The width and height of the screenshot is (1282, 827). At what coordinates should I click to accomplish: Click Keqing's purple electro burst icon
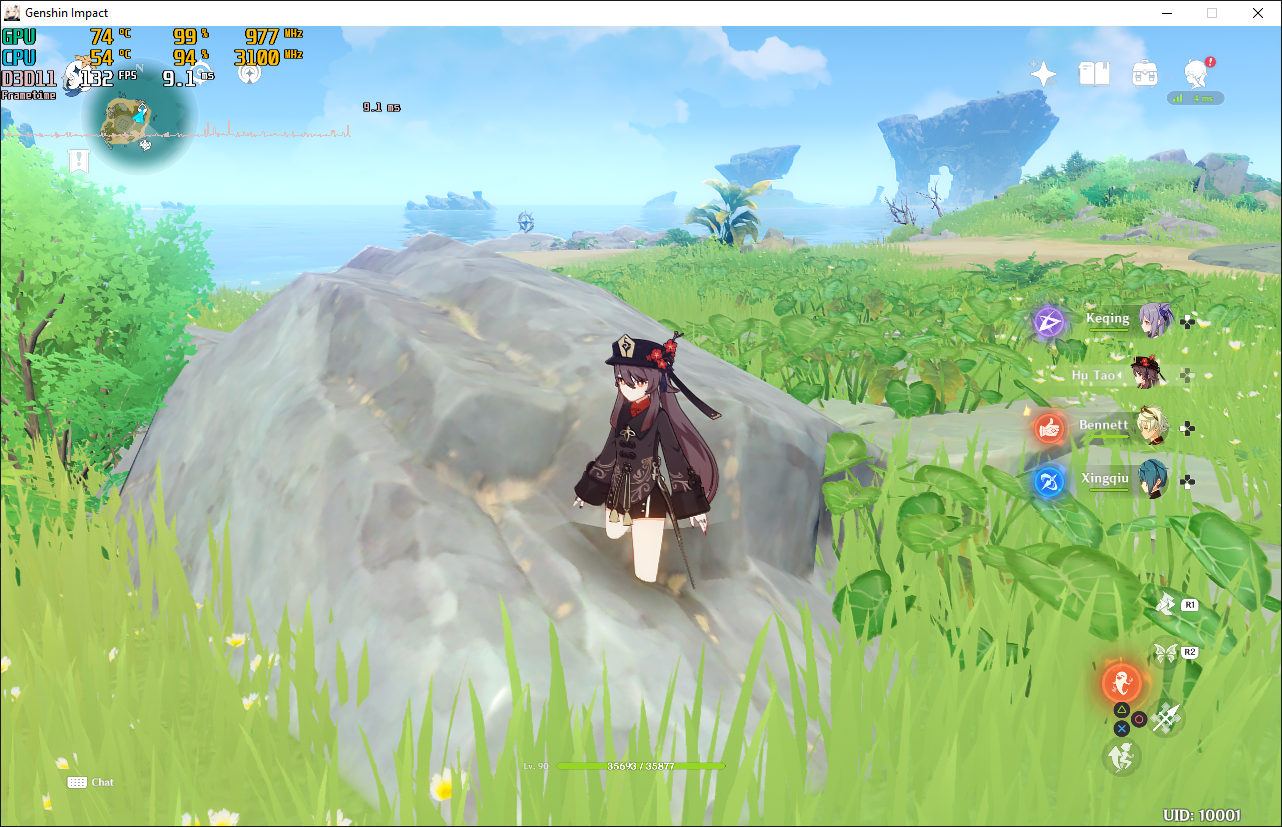1047,321
